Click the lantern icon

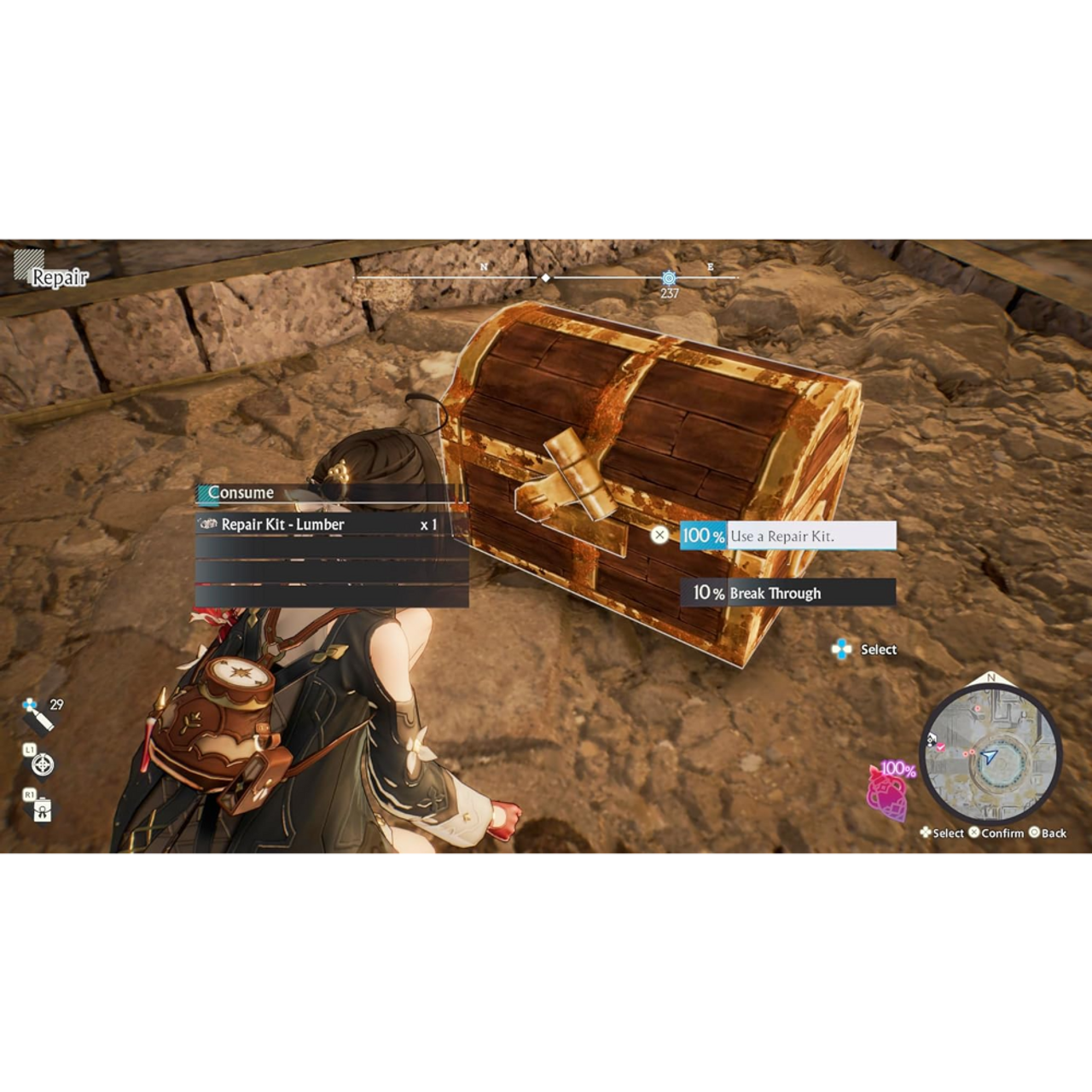(x=42, y=810)
